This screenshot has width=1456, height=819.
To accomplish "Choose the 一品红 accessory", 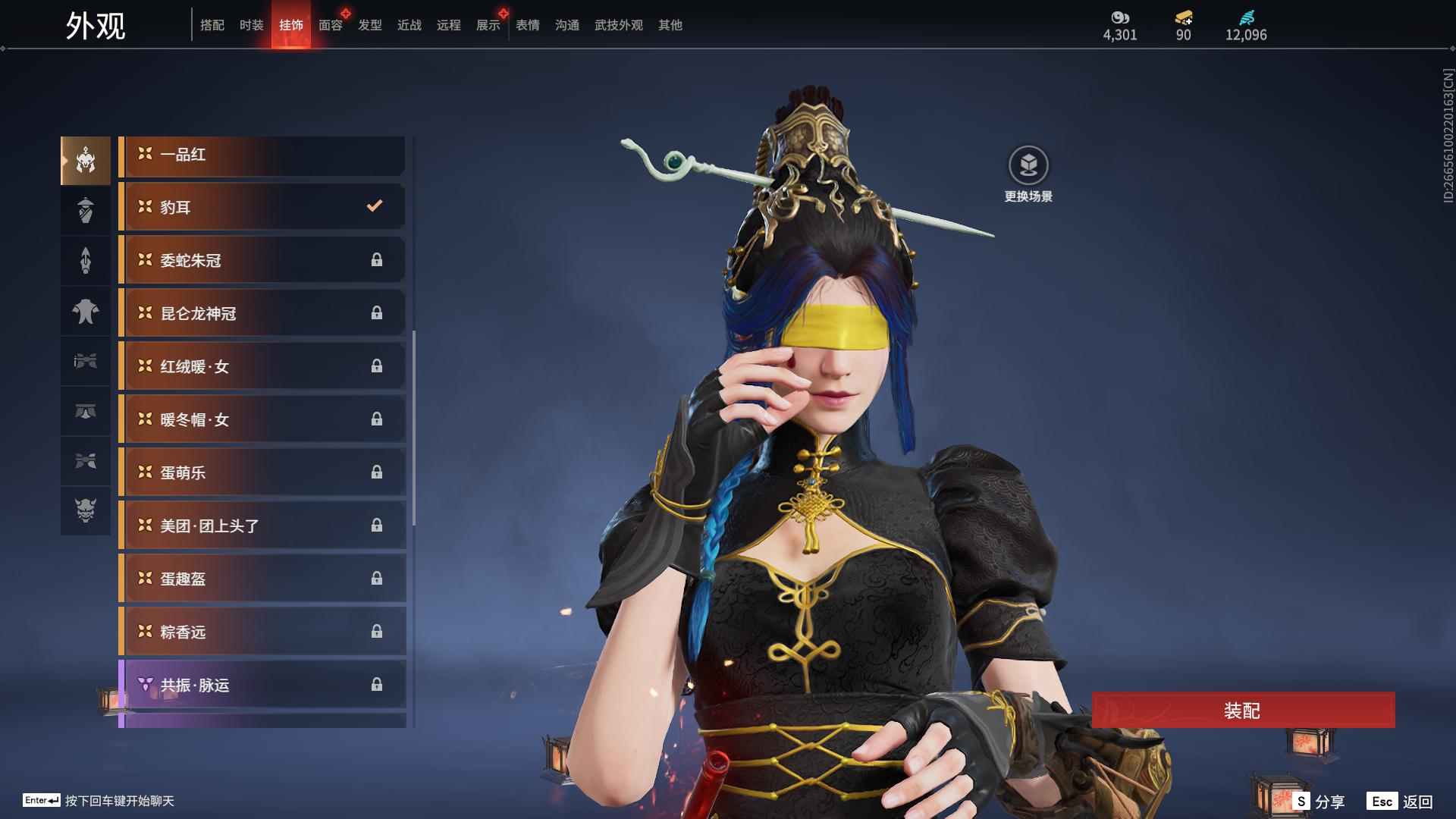I will coord(262,155).
